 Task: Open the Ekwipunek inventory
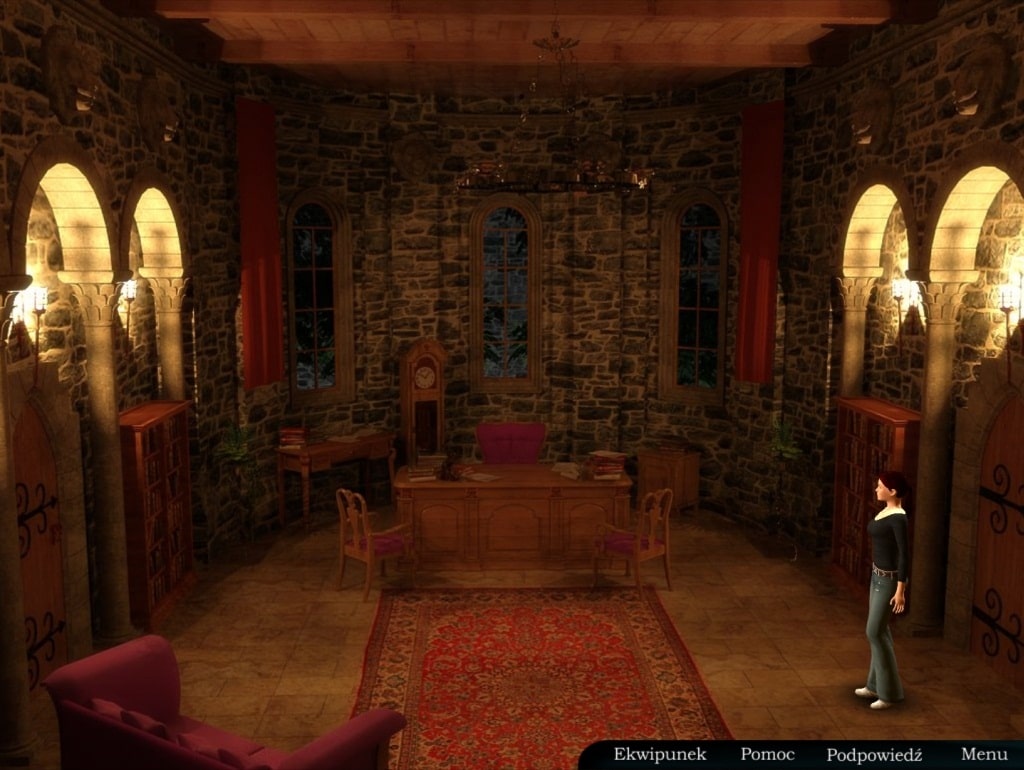click(660, 754)
